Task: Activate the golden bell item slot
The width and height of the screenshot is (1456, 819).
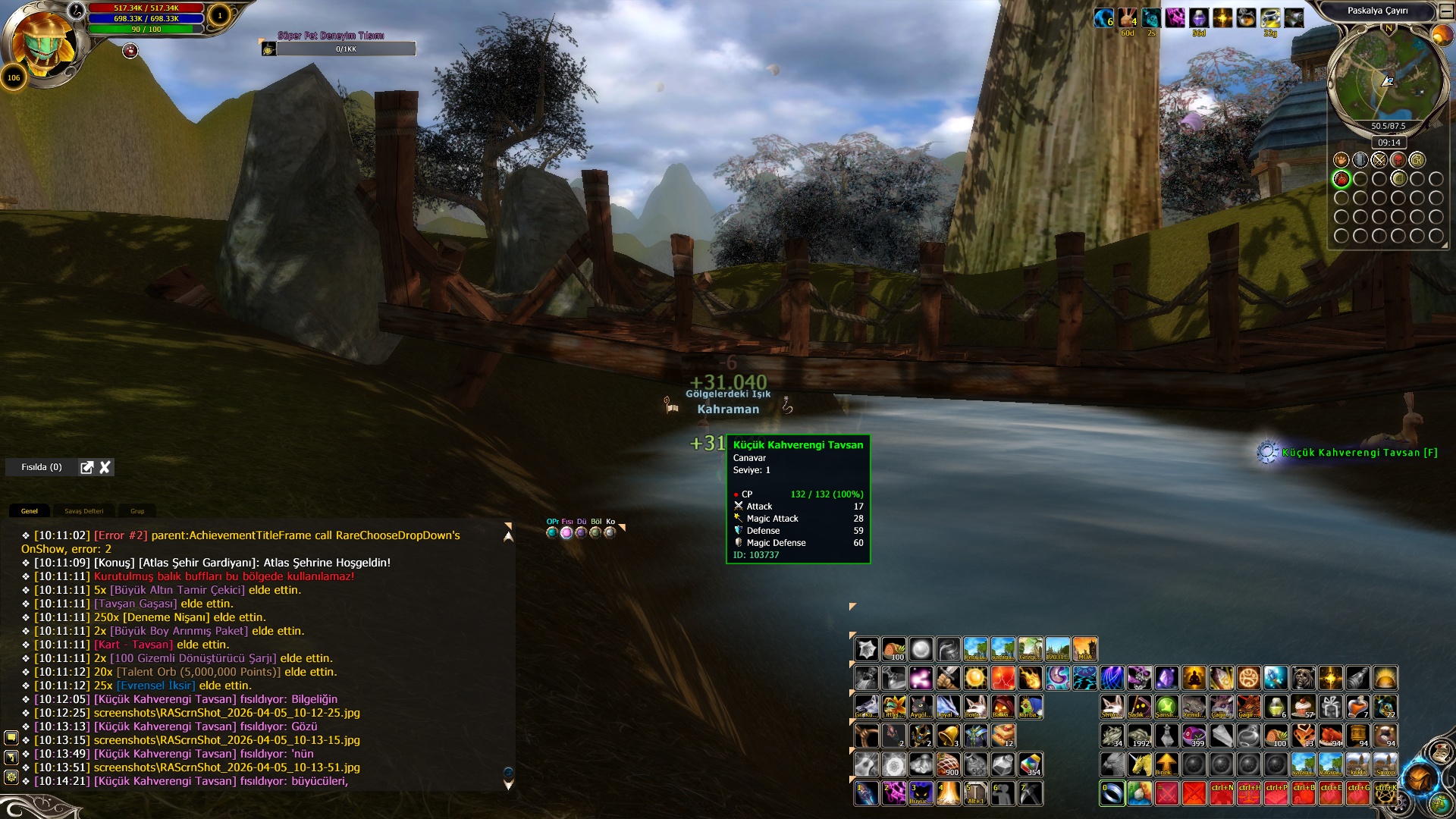Action: (x=948, y=736)
